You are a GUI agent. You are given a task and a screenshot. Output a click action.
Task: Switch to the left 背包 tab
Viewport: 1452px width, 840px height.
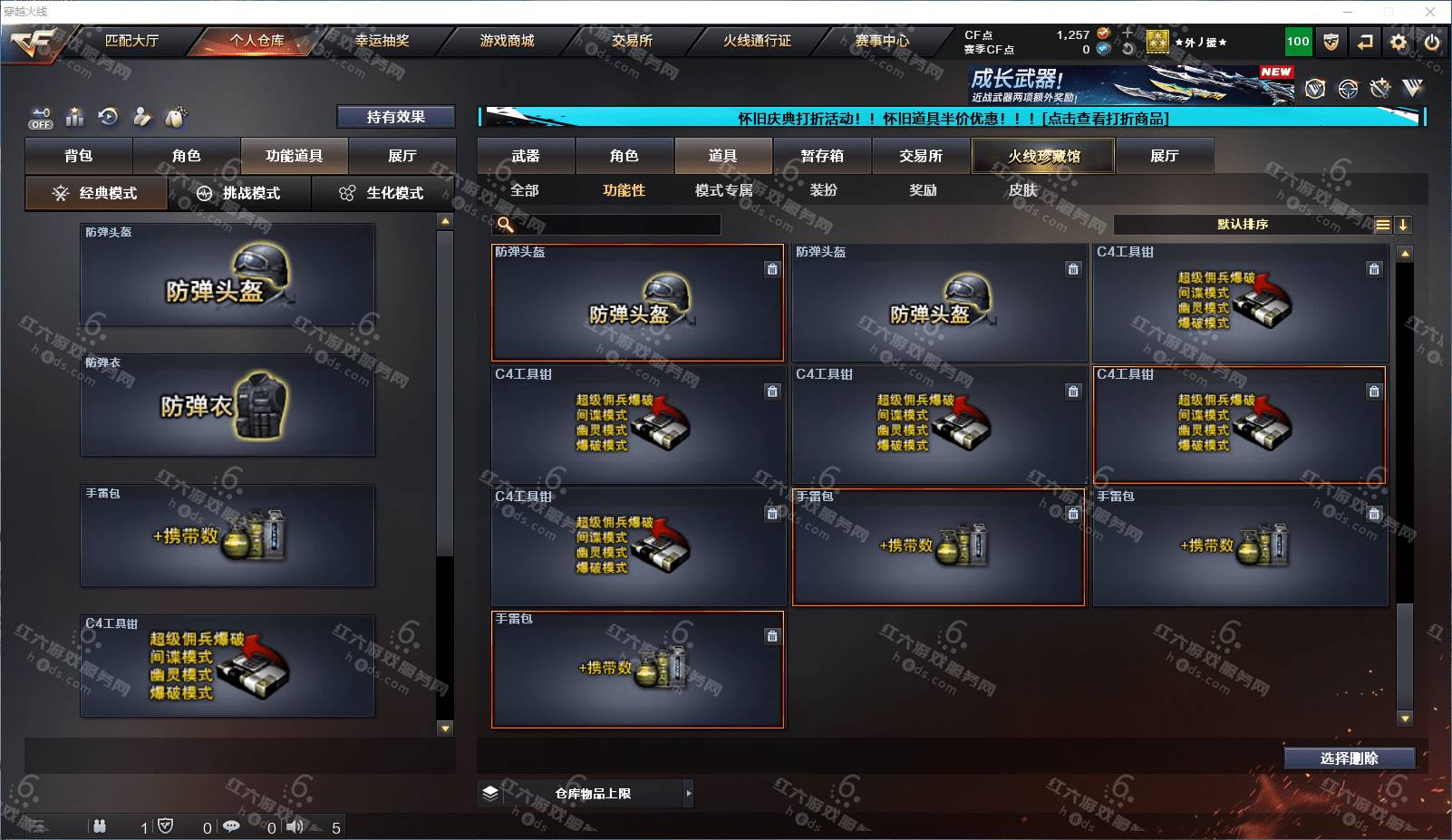pos(79,156)
